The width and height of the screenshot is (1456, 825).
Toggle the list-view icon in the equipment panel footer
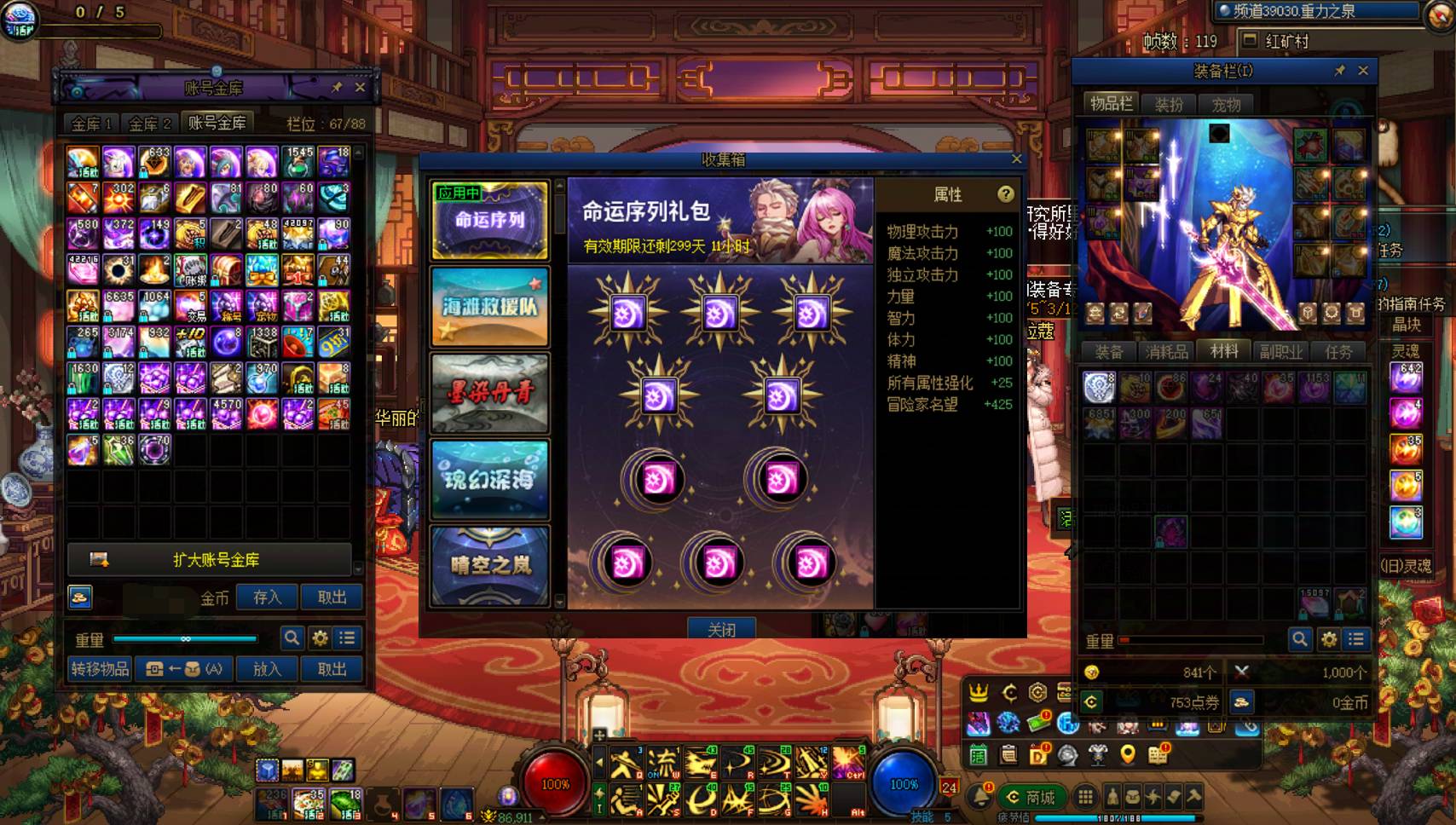click(x=1355, y=637)
